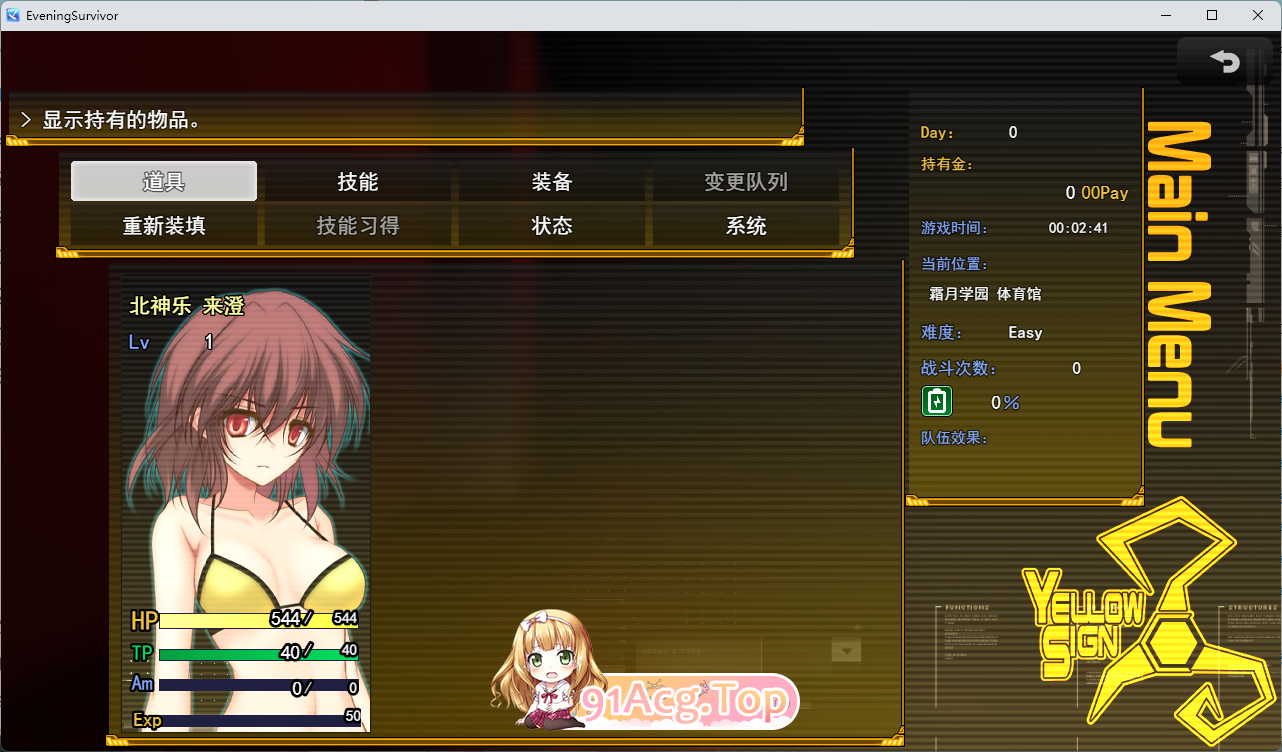The width and height of the screenshot is (1282, 752).
Task: Click the green battery icon beside 0%
Action: 936,401
